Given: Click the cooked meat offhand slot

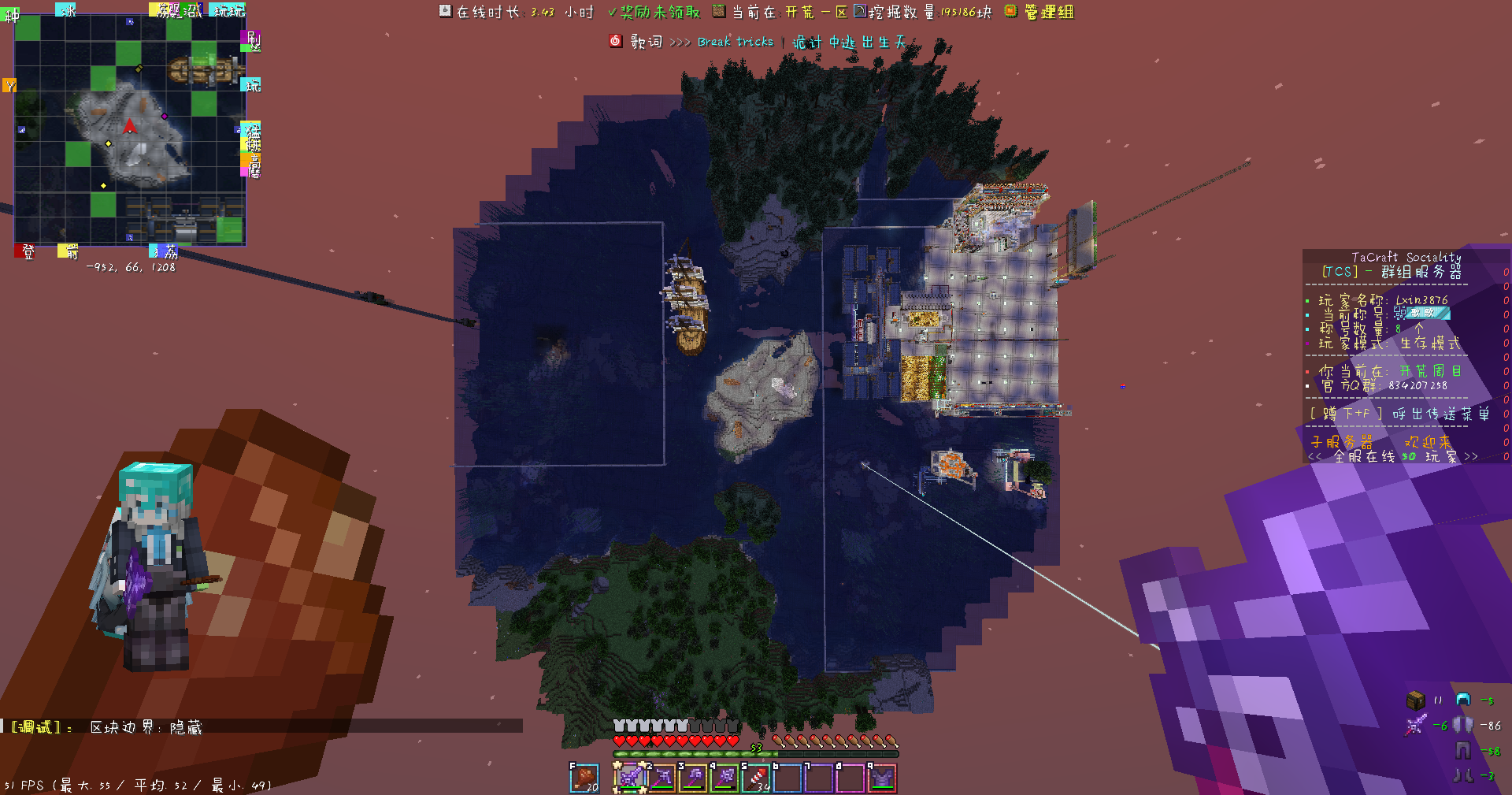Looking at the screenshot, I should (584, 778).
